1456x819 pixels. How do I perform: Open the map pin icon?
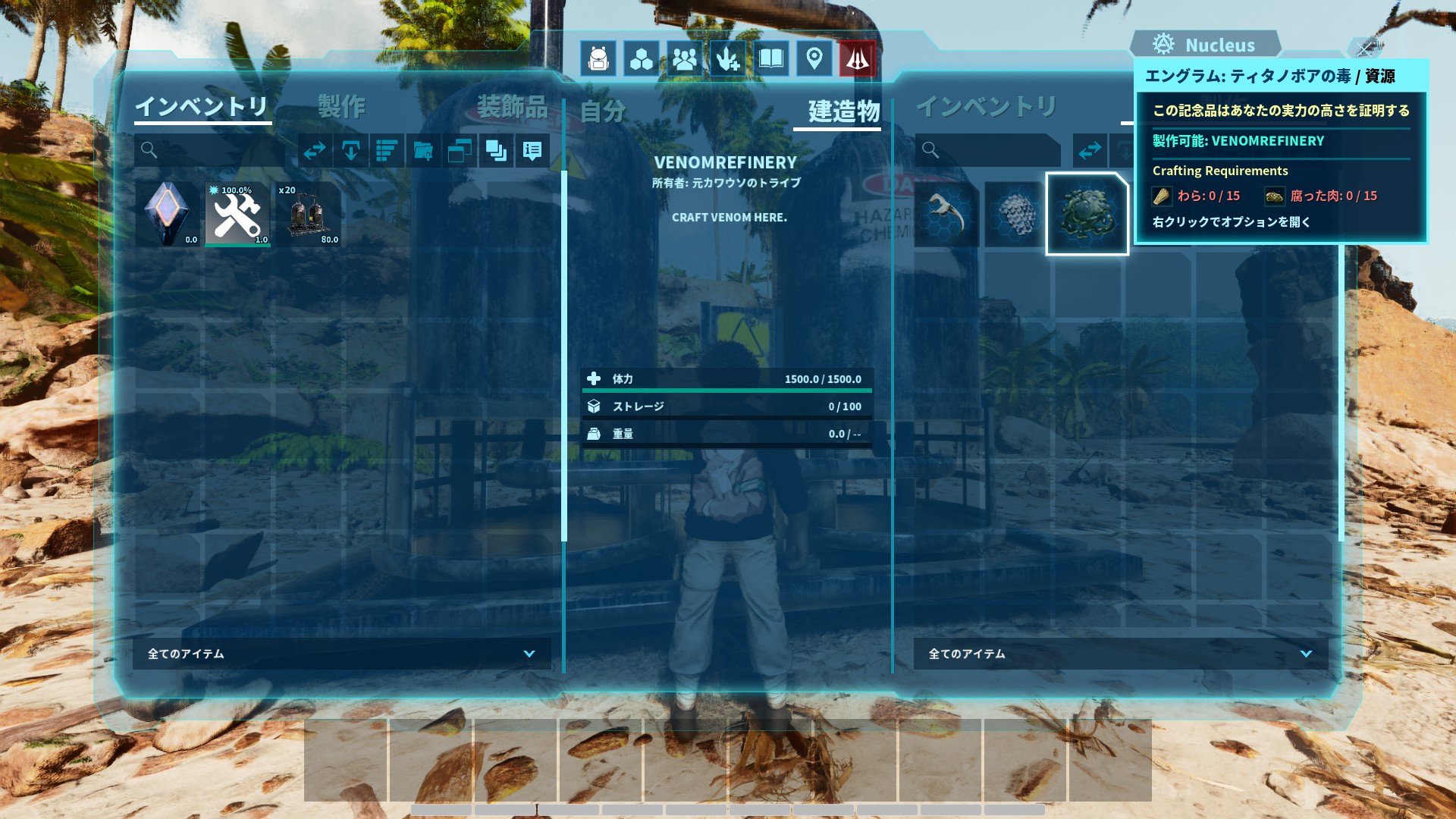[x=814, y=59]
